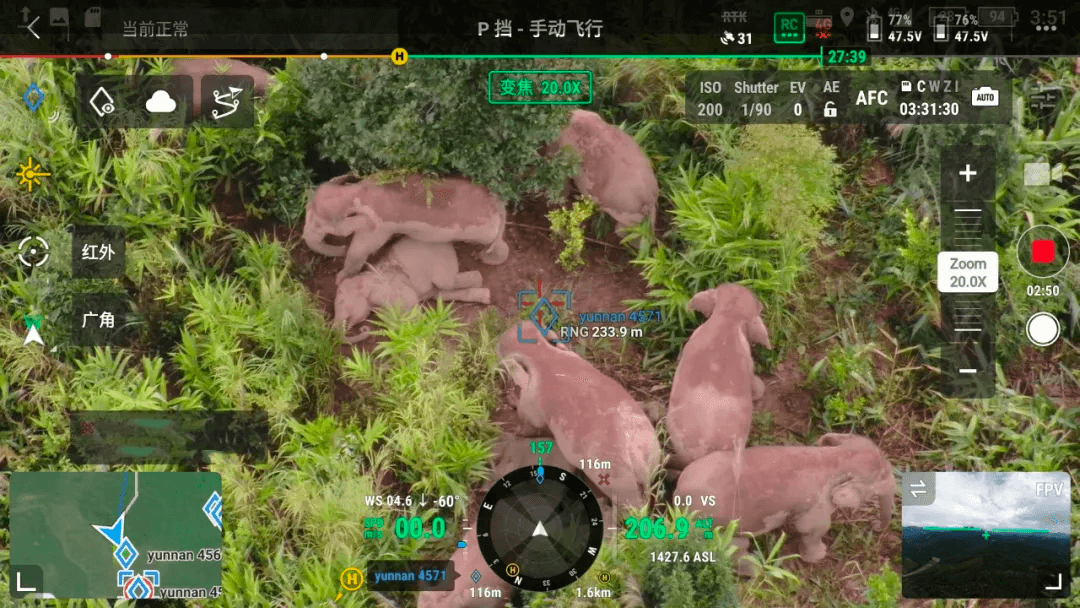Switch to the 广角 wide-angle camera view
1080x608 pixels.
tap(98, 320)
